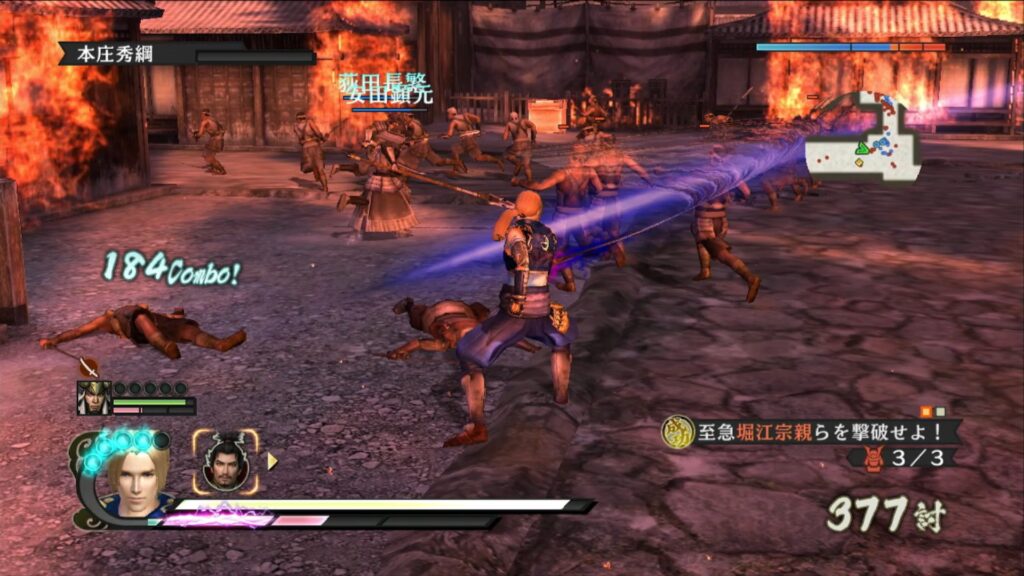Click the minimap in the corner

[863, 138]
